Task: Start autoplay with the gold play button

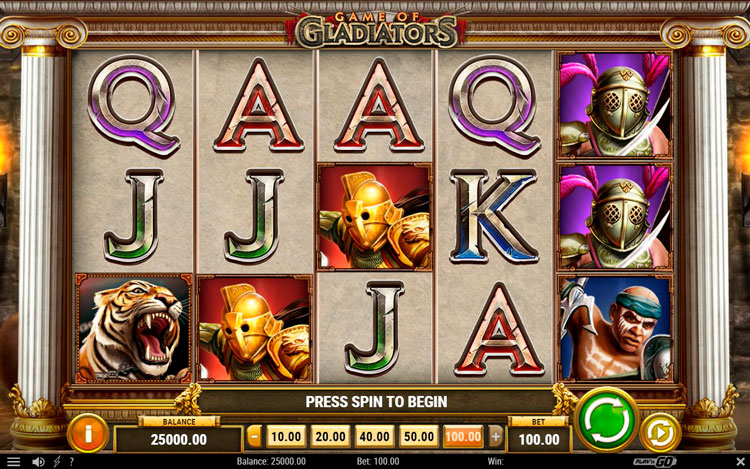Action: (x=660, y=432)
